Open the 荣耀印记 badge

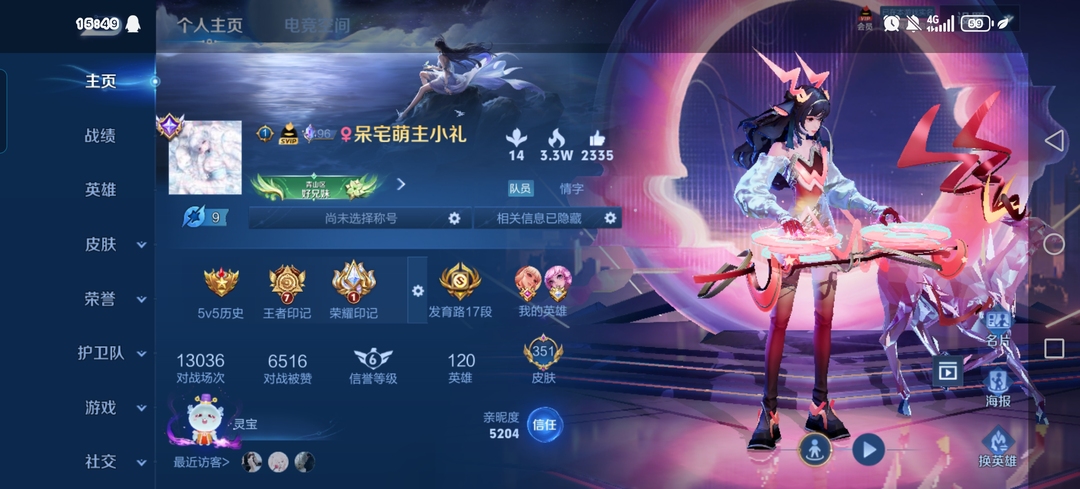coord(353,291)
